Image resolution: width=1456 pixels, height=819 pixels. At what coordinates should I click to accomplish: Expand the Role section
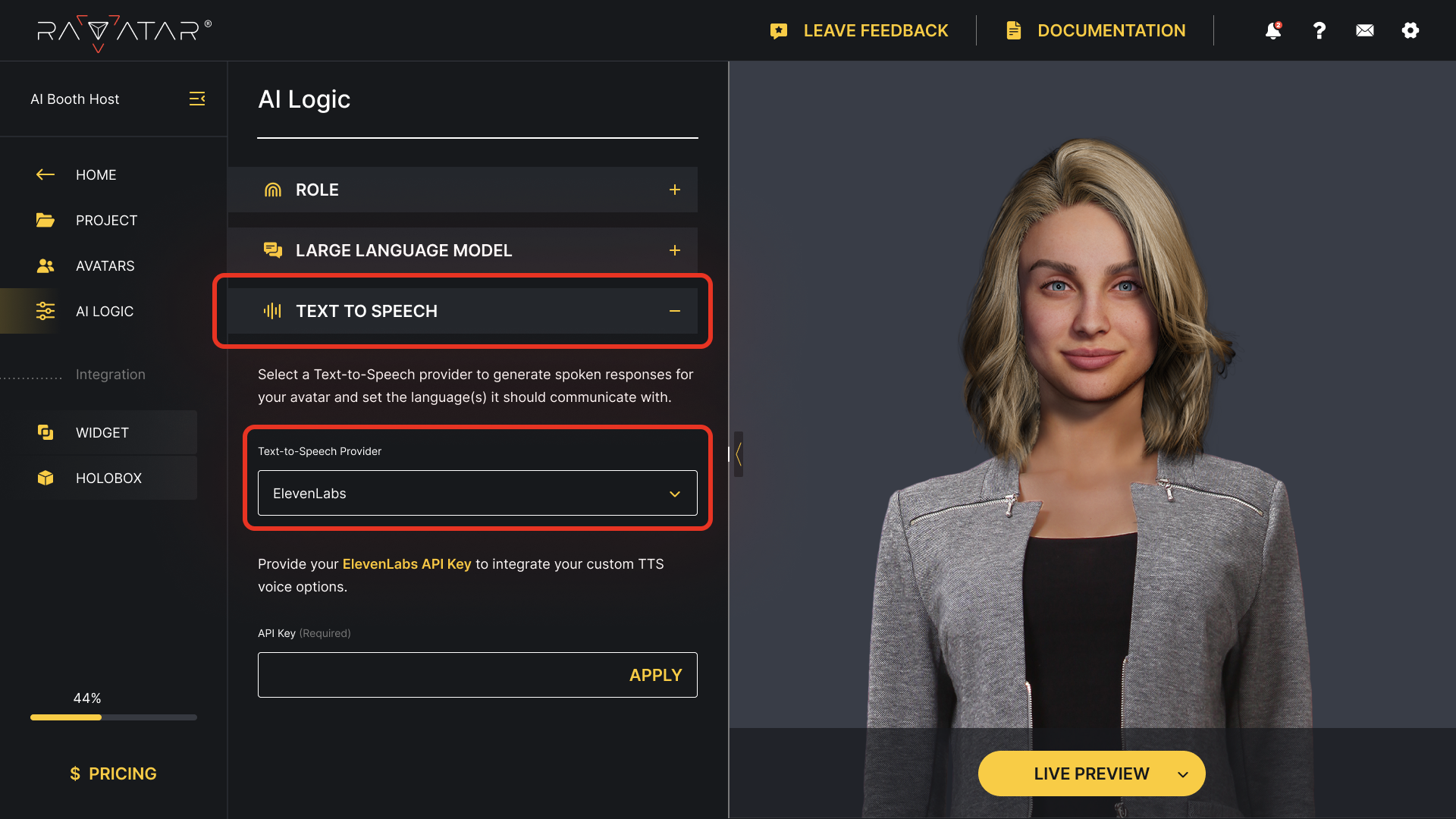click(675, 190)
